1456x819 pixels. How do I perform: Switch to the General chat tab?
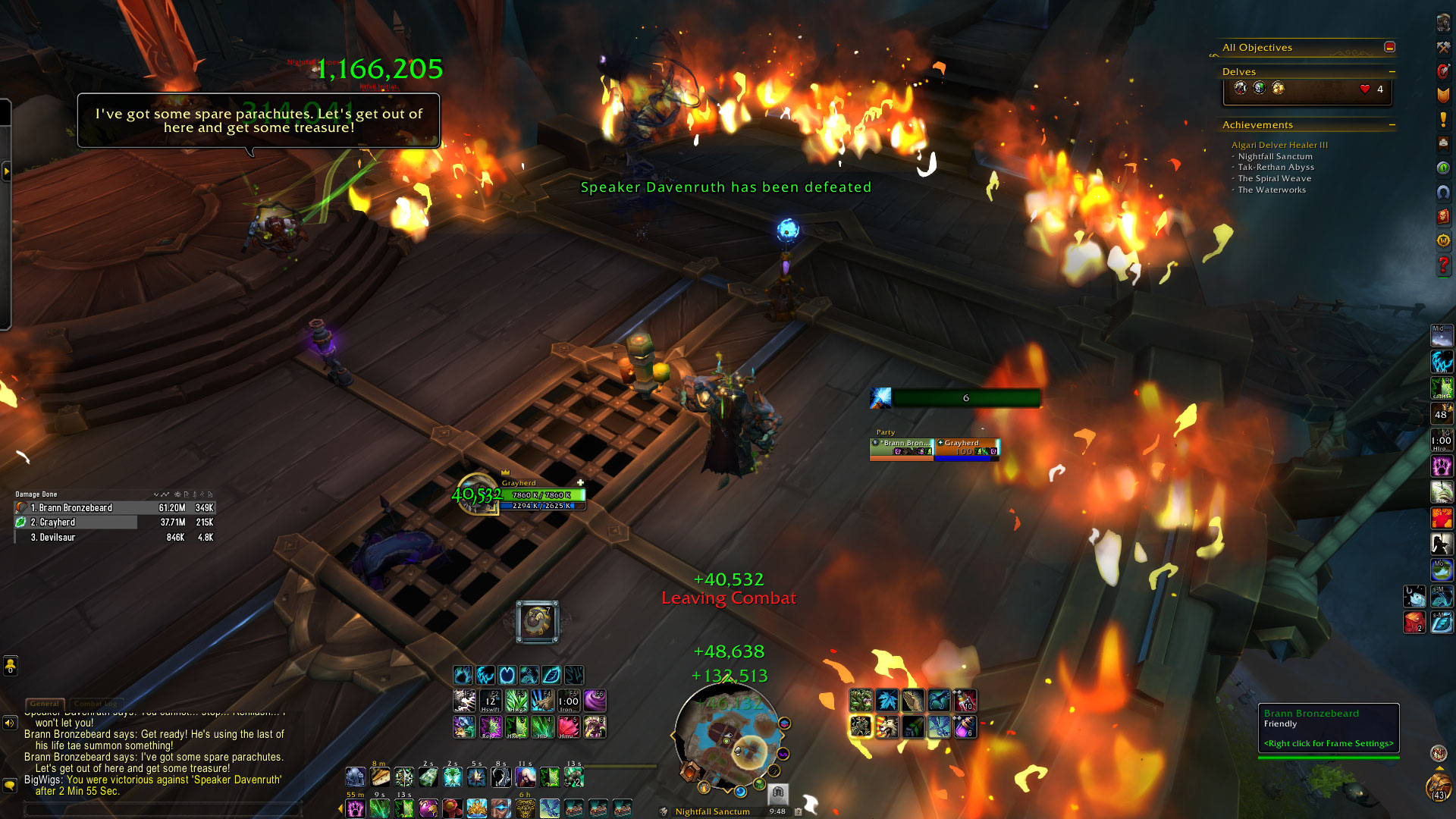(x=45, y=704)
